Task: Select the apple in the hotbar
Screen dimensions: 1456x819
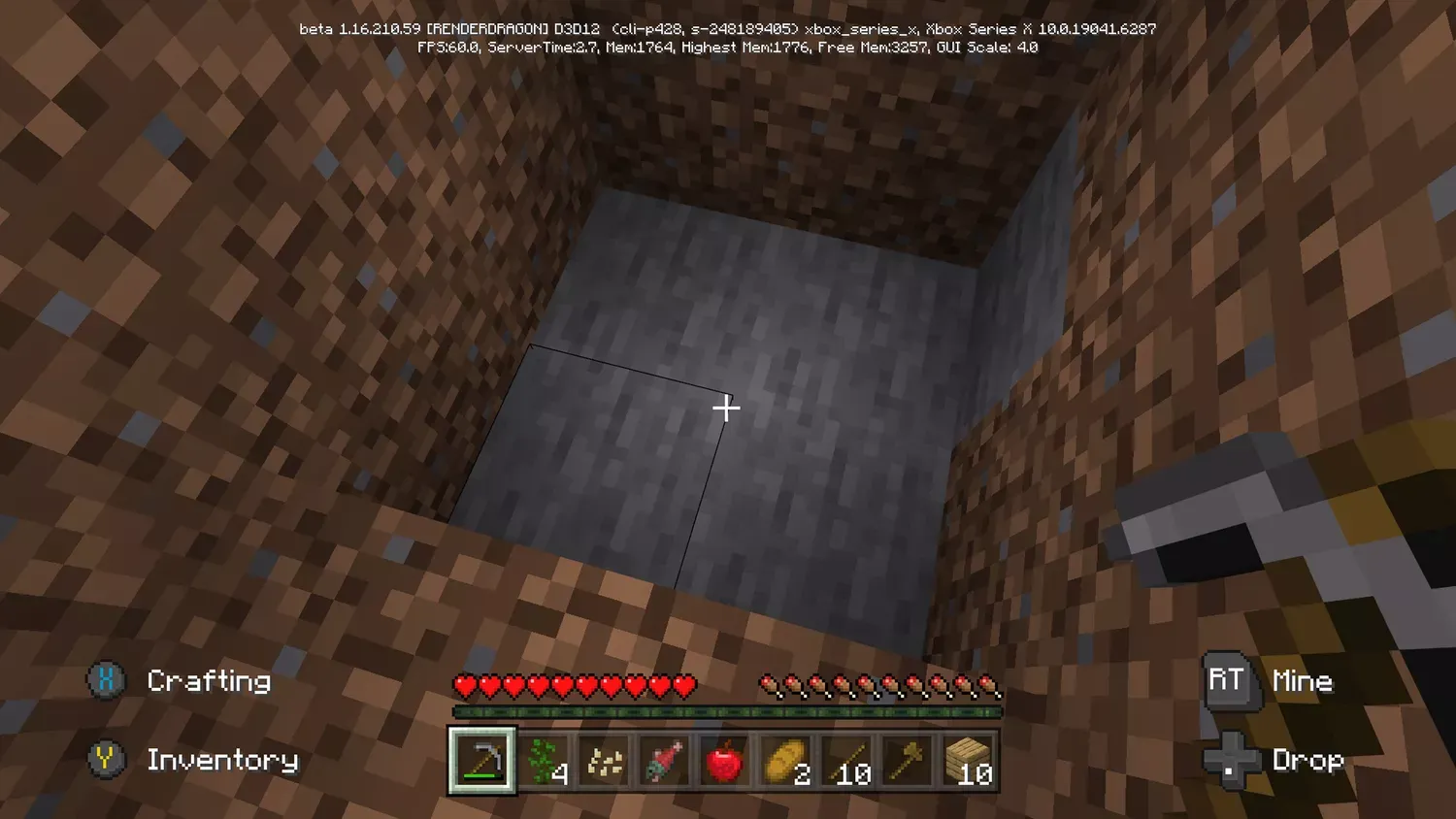Action: [726, 760]
